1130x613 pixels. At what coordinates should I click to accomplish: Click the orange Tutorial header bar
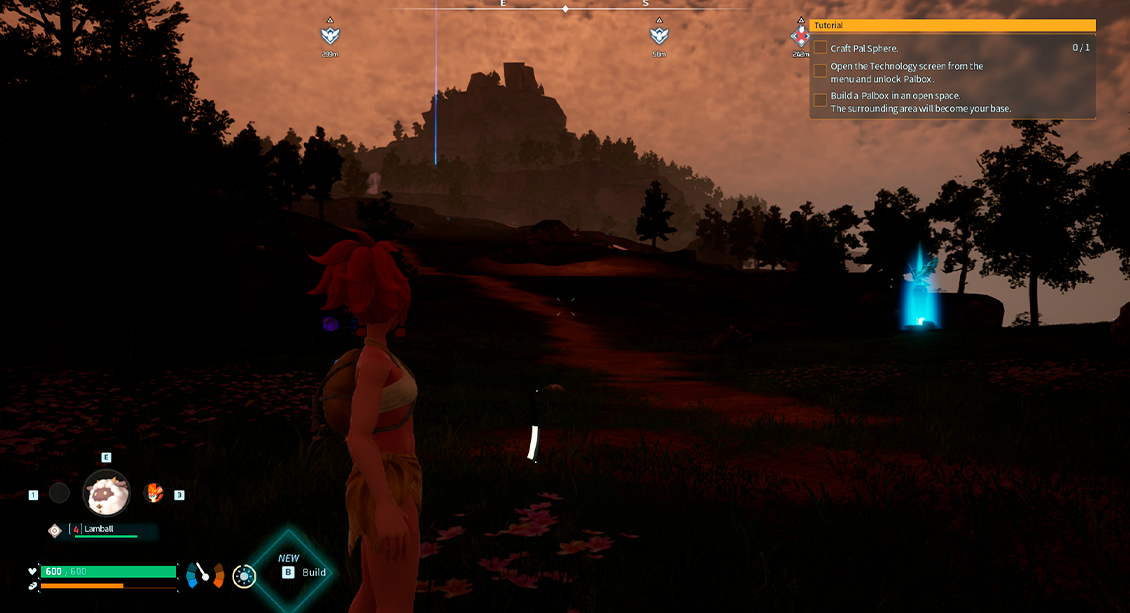pyautogui.click(x=952, y=25)
